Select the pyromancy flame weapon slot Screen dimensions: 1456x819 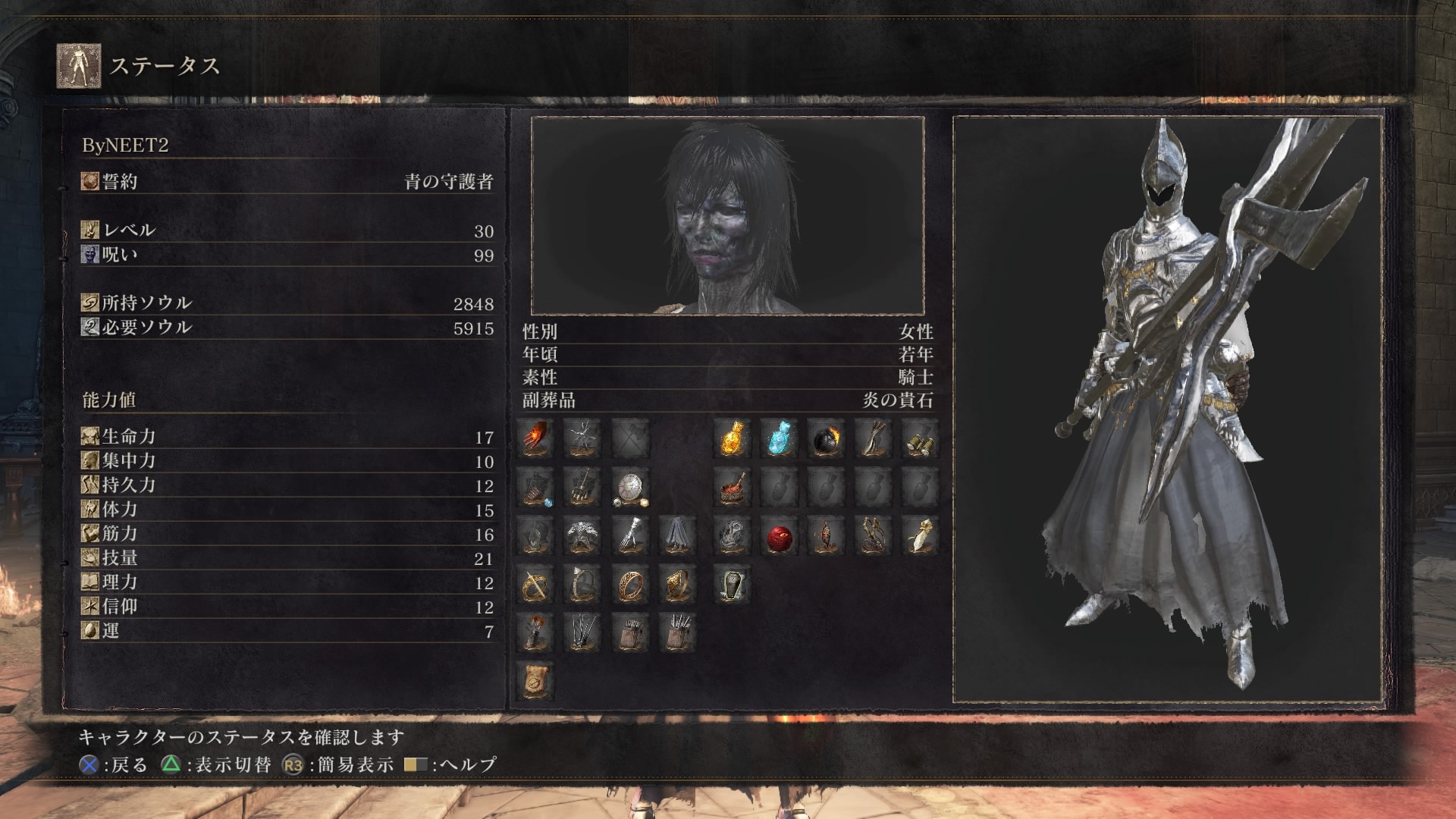coord(535,438)
